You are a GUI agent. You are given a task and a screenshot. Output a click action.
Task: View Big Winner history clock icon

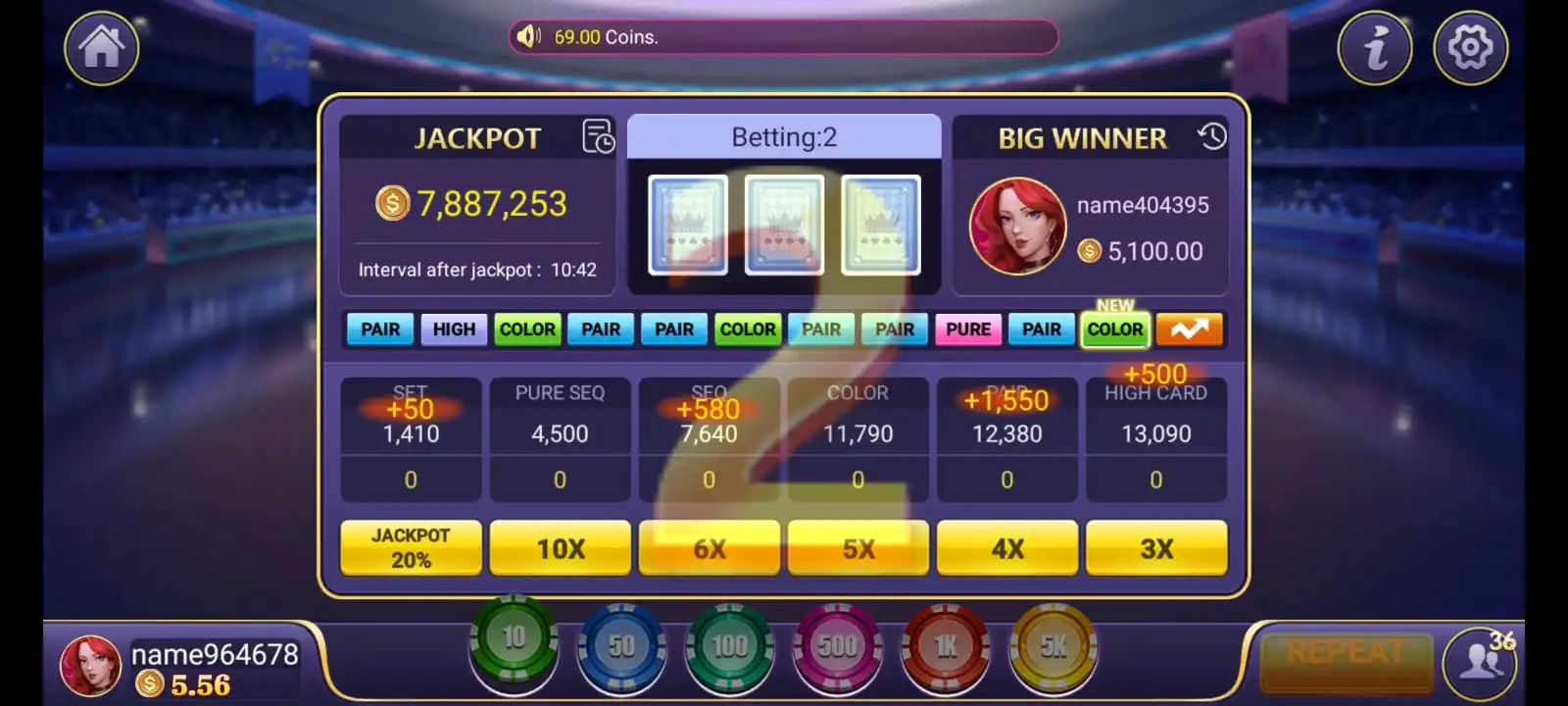pyautogui.click(x=1210, y=138)
